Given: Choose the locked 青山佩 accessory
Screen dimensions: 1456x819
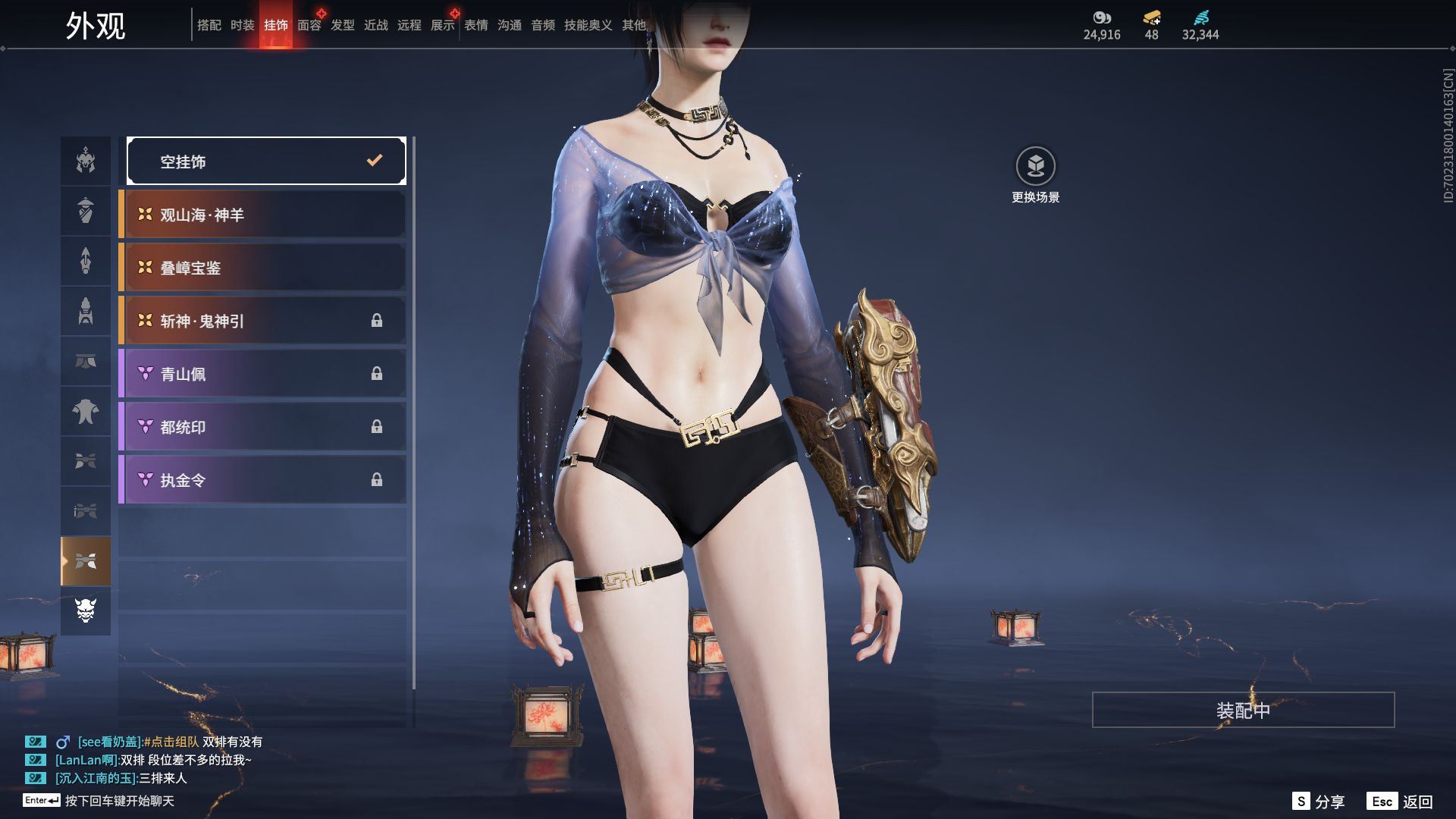Looking at the screenshot, I should tap(262, 374).
